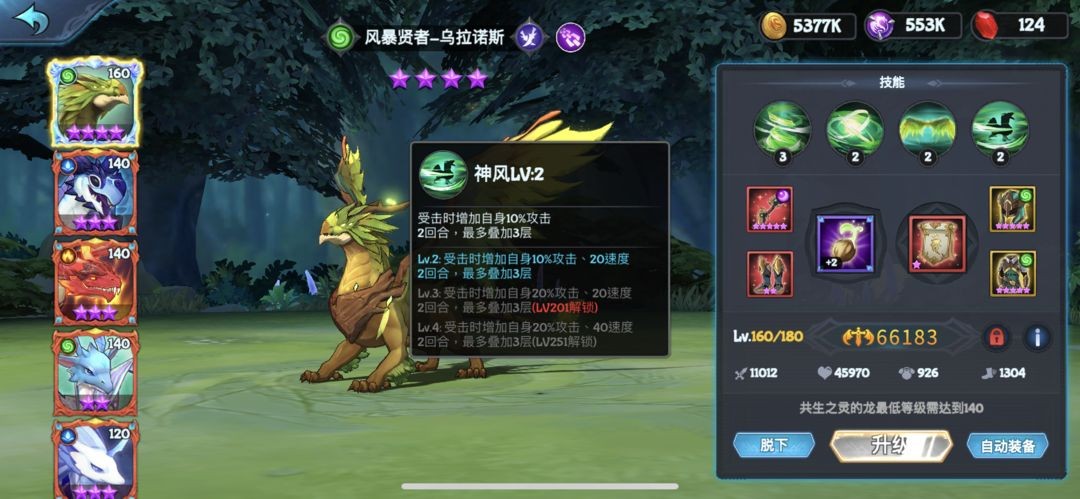1080x499 pixels.
Task: Tap the green wind element icon beside the name
Action: [x=341, y=38]
